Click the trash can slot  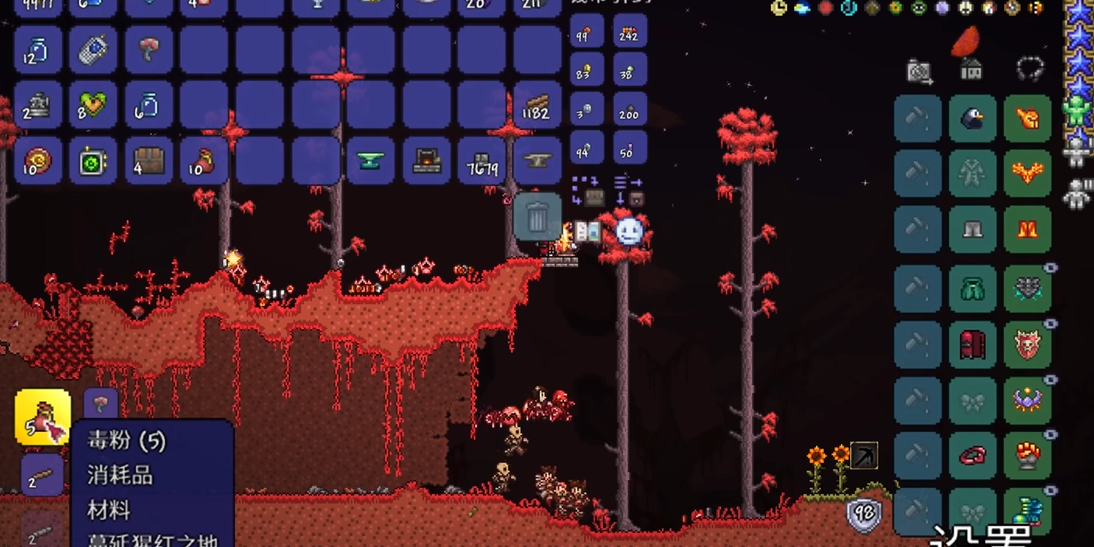coord(537,215)
